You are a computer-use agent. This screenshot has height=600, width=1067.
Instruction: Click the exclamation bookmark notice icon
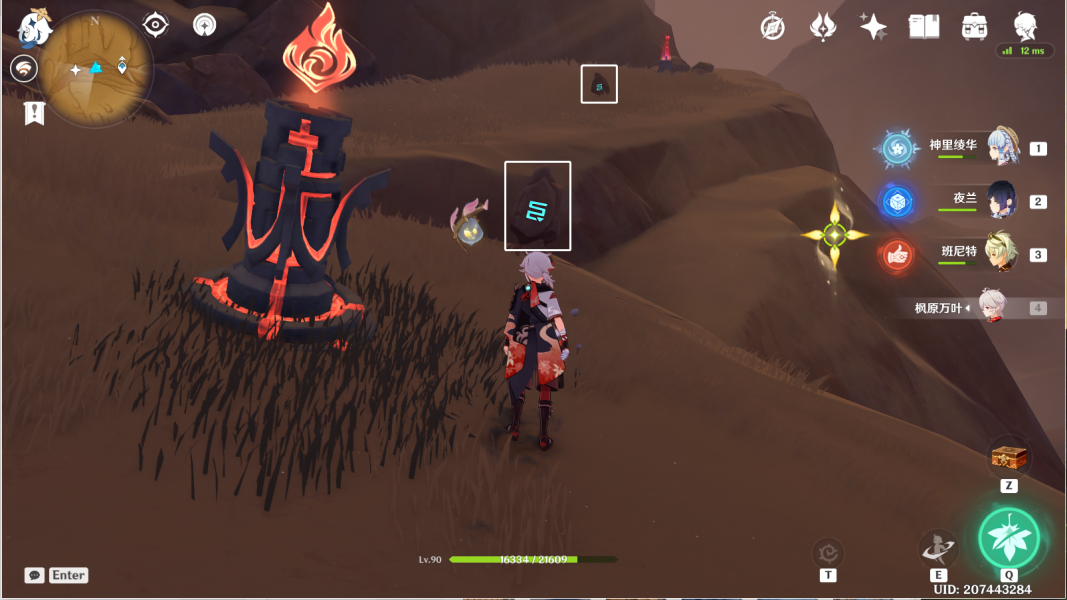35,112
